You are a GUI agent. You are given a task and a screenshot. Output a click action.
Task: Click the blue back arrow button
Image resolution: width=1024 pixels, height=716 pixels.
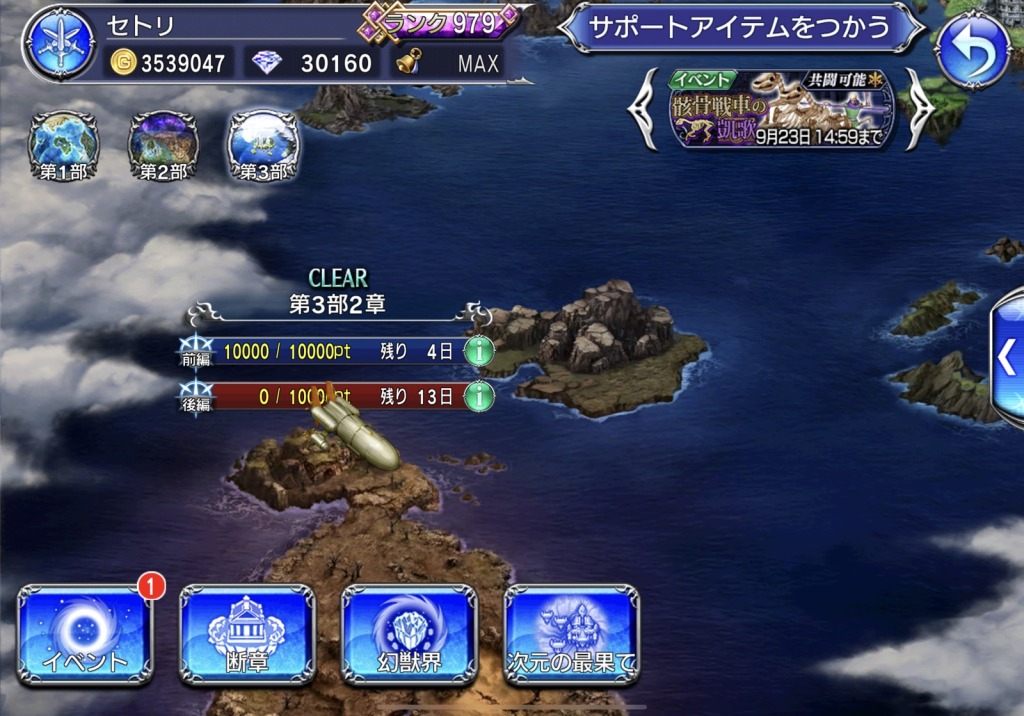[x=971, y=48]
